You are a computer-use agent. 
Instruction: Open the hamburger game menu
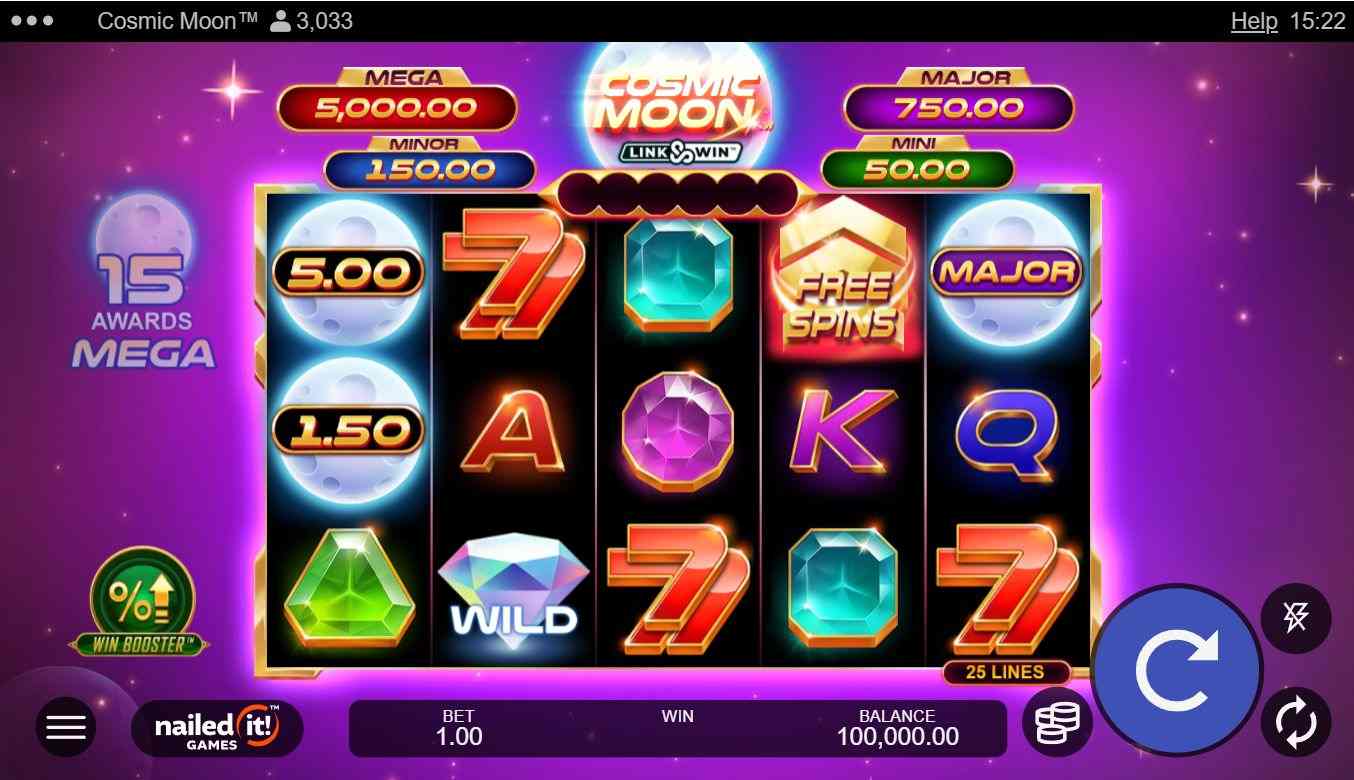(66, 727)
